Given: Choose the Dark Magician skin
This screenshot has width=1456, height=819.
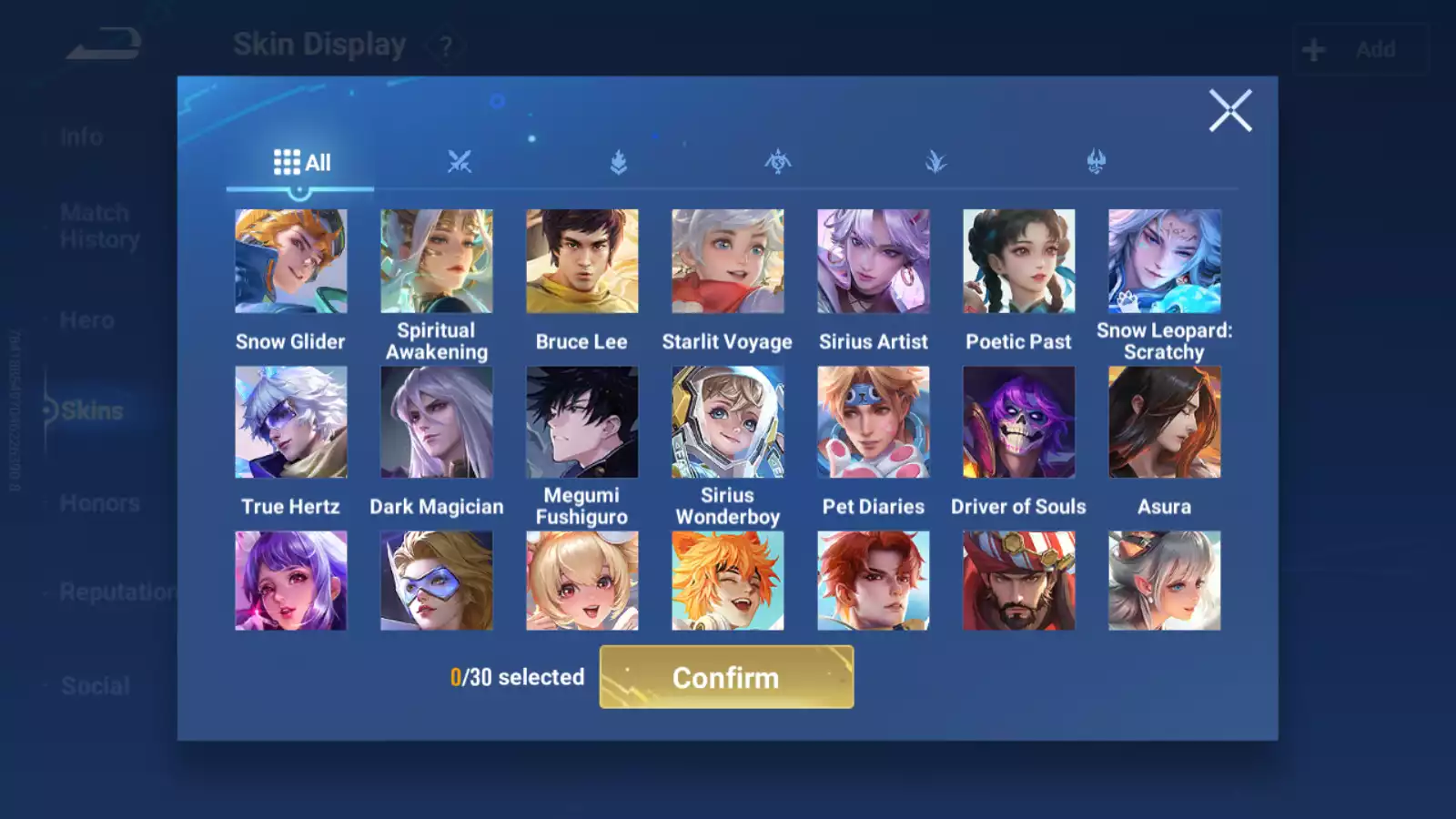Looking at the screenshot, I should coord(436,422).
